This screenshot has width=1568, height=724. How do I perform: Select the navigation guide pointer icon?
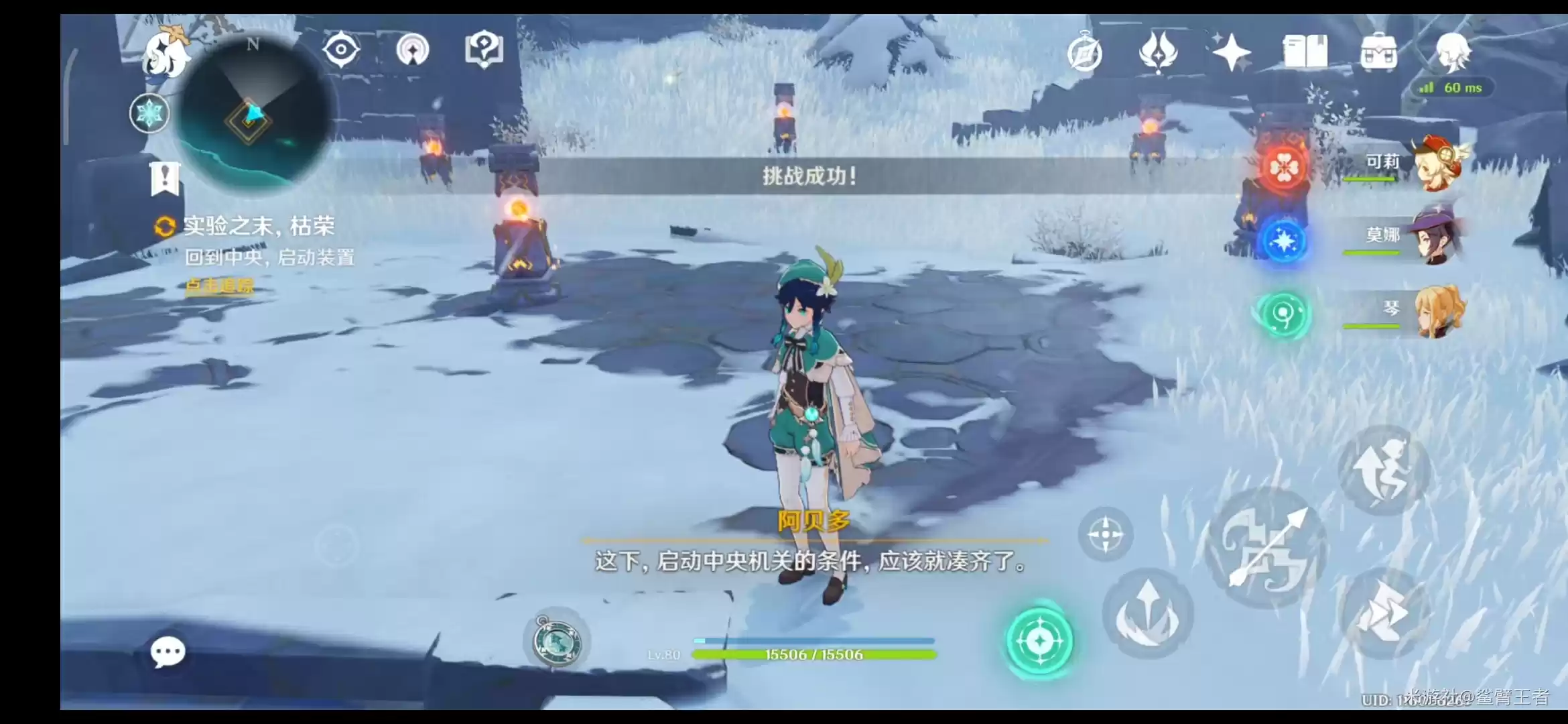pyautogui.click(x=413, y=50)
